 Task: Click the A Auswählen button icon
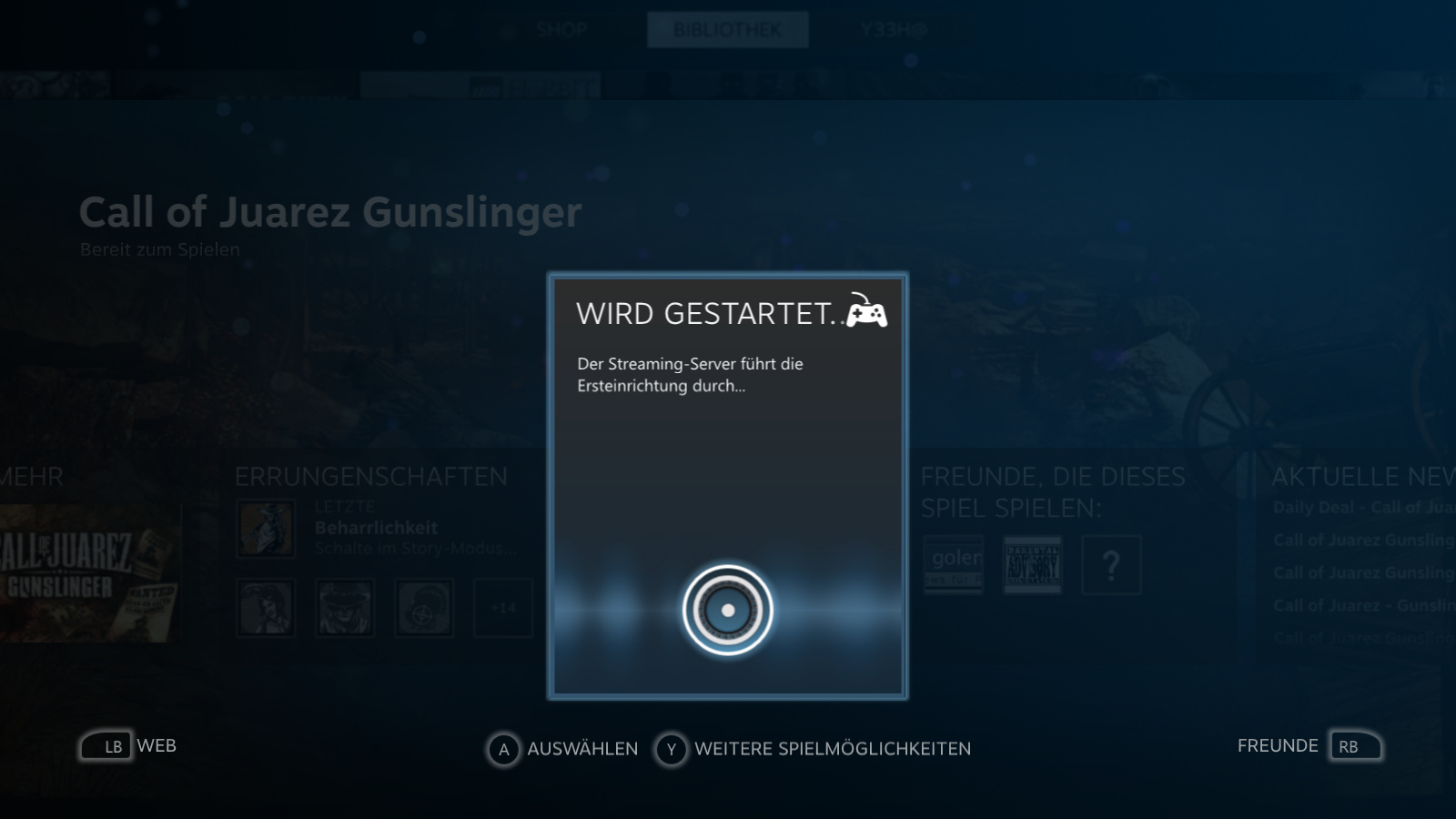(501, 750)
